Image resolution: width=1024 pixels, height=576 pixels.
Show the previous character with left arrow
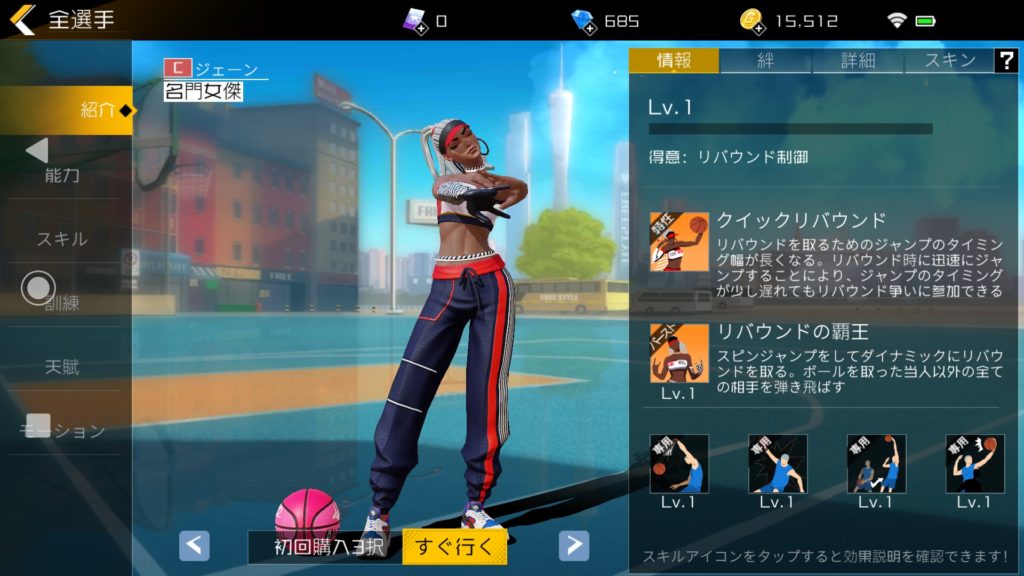[x=194, y=545]
